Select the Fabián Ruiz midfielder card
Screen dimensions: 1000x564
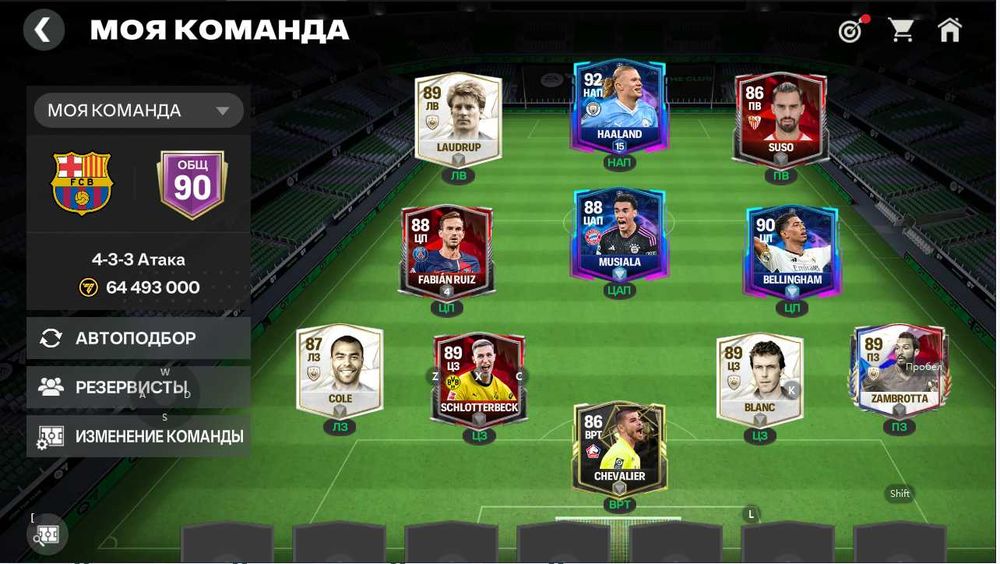[447, 252]
